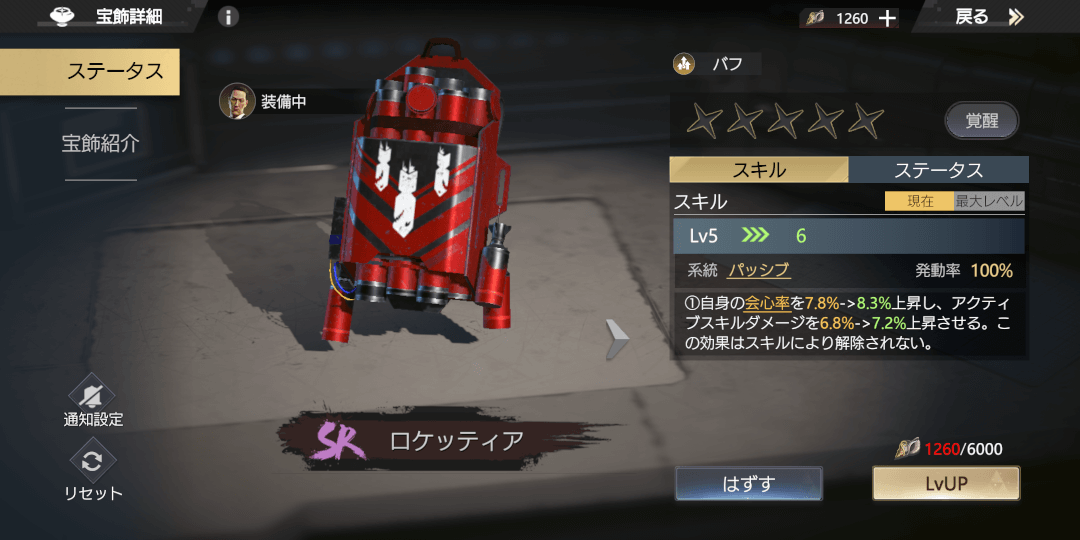This screenshot has width=1080, height=540.
Task: Switch to the スキル tab
Action: coord(758,170)
